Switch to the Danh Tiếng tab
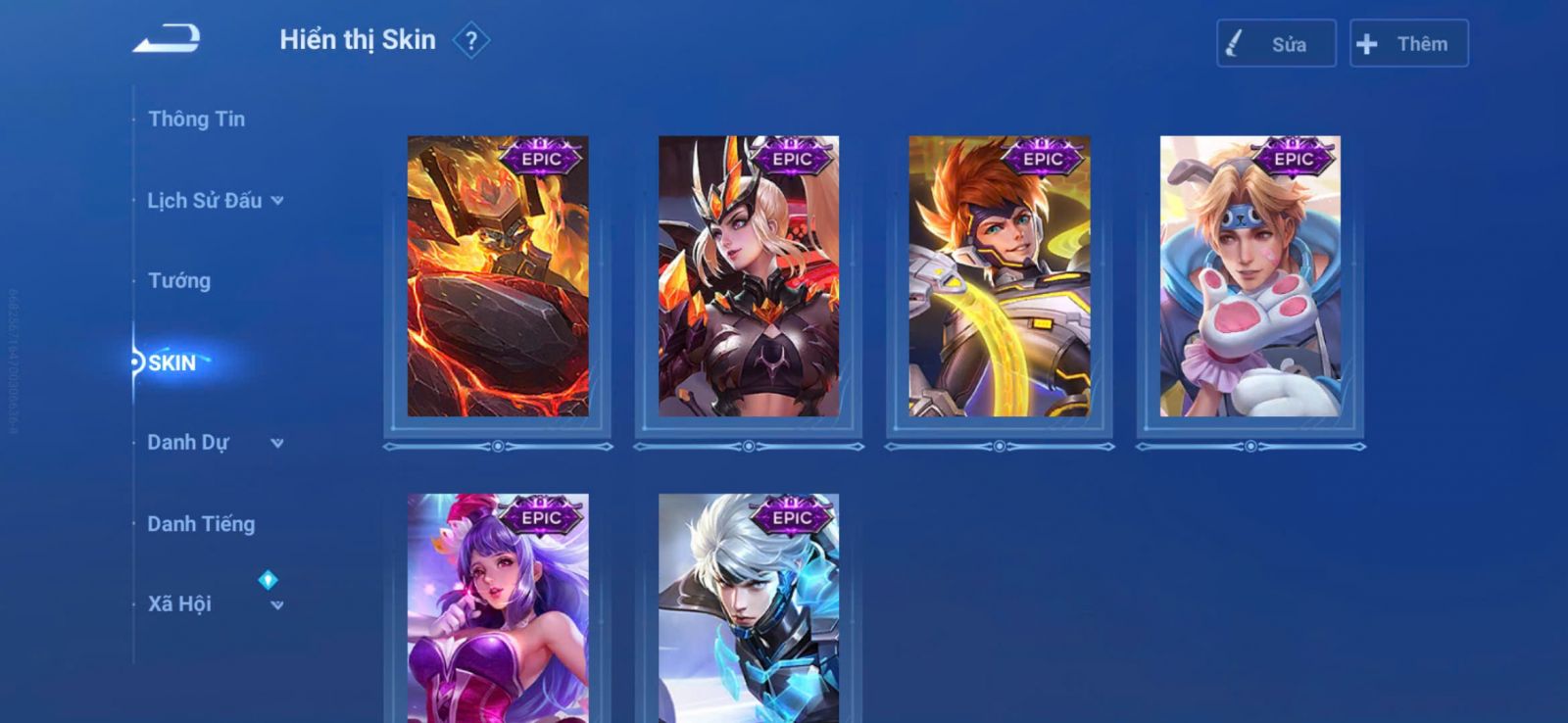The width and height of the screenshot is (1568, 723). pos(201,524)
